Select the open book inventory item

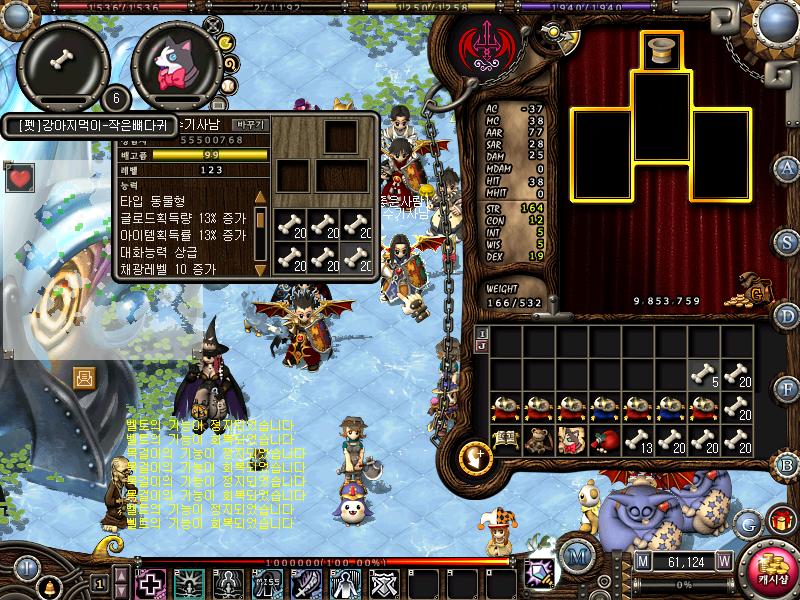pos(505,440)
